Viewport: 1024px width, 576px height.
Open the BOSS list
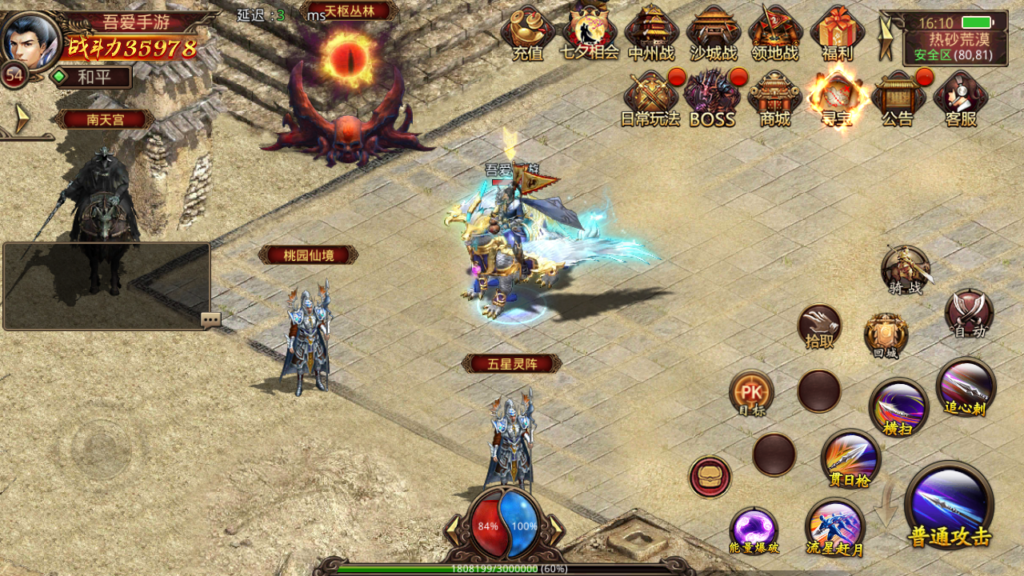[712, 98]
